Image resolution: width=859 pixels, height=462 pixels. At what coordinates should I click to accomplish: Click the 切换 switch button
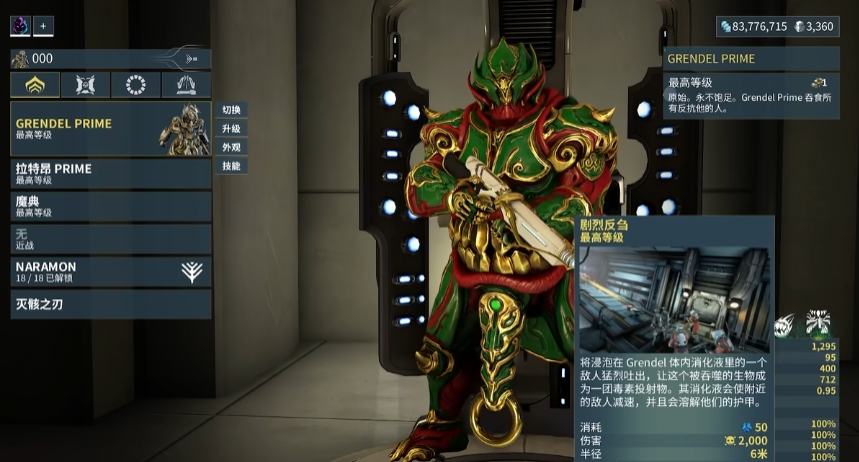[231, 110]
